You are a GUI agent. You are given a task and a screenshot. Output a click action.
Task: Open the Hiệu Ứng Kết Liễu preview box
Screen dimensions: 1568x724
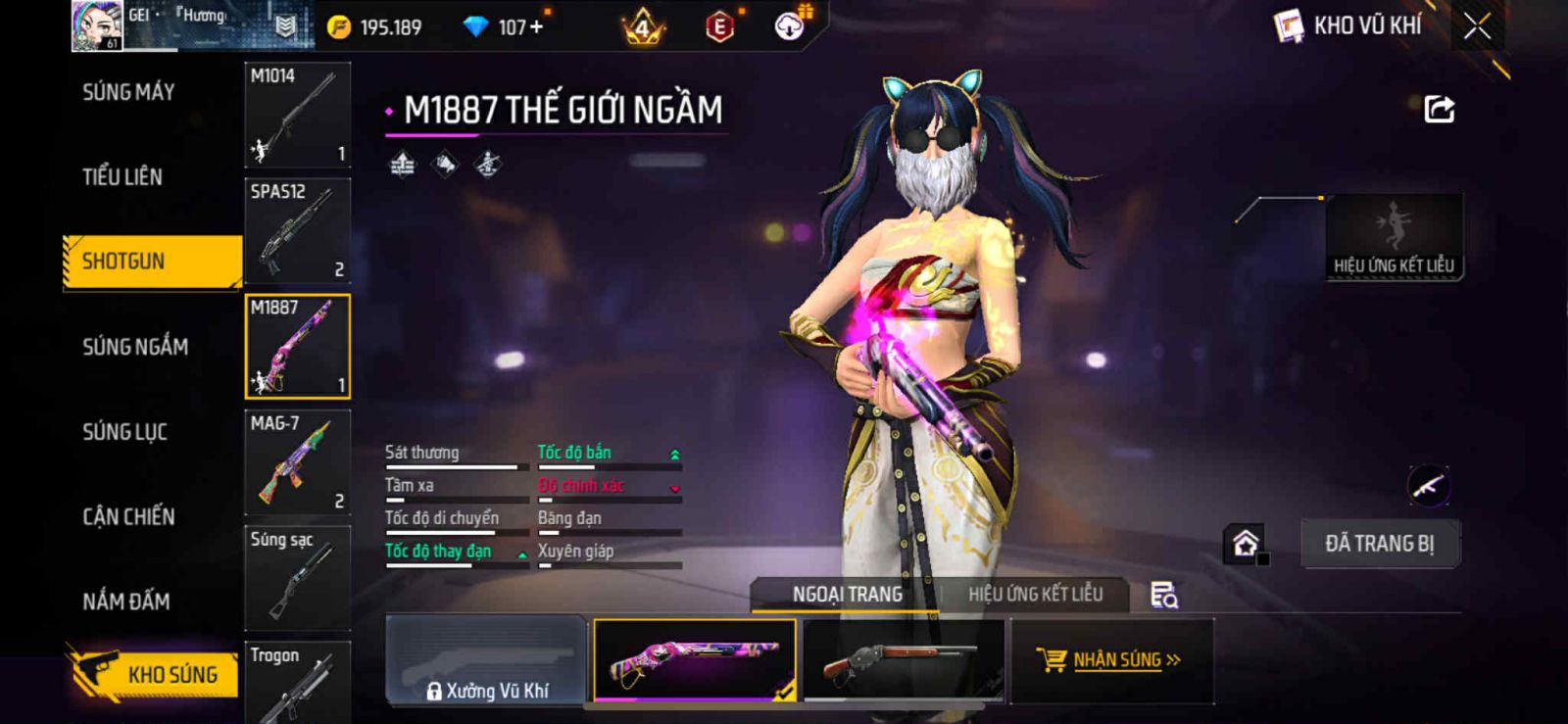point(1394,238)
